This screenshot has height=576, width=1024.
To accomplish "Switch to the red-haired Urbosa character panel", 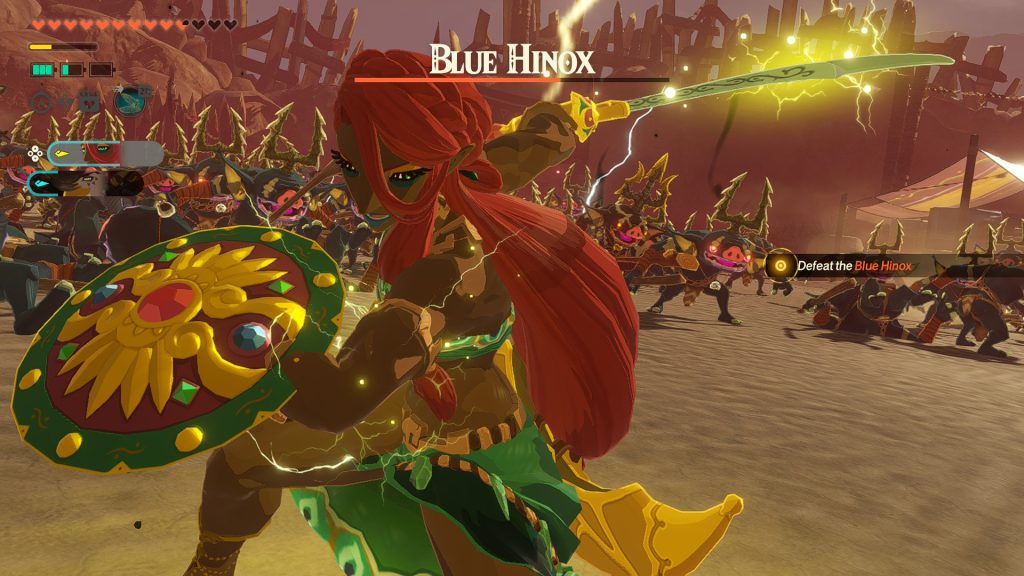I will click(x=104, y=153).
